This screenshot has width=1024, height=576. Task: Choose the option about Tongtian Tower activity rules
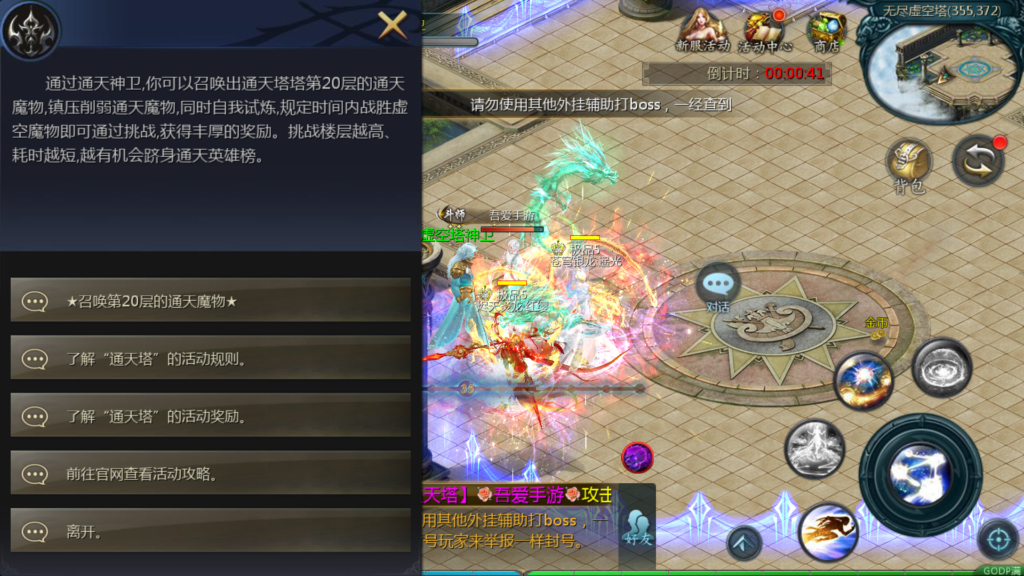click(x=210, y=358)
